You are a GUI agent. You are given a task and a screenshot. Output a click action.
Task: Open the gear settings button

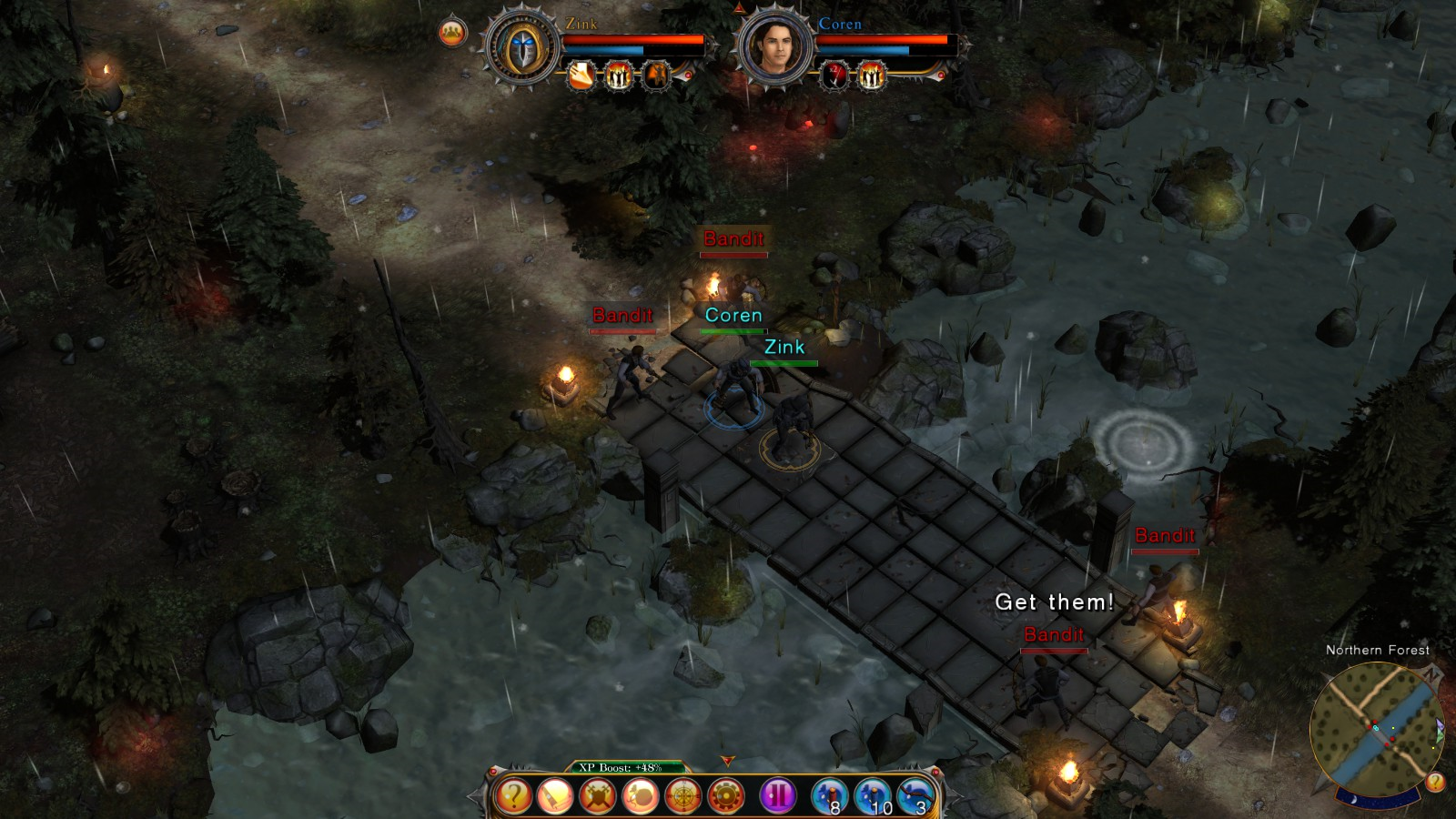pyautogui.click(x=725, y=796)
